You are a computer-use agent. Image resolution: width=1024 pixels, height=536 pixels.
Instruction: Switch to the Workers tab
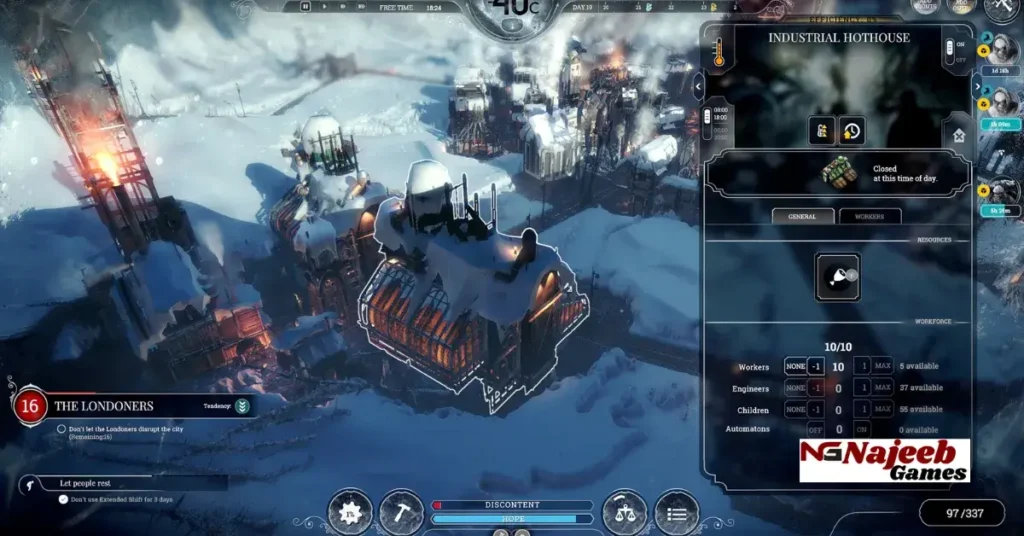[870, 216]
